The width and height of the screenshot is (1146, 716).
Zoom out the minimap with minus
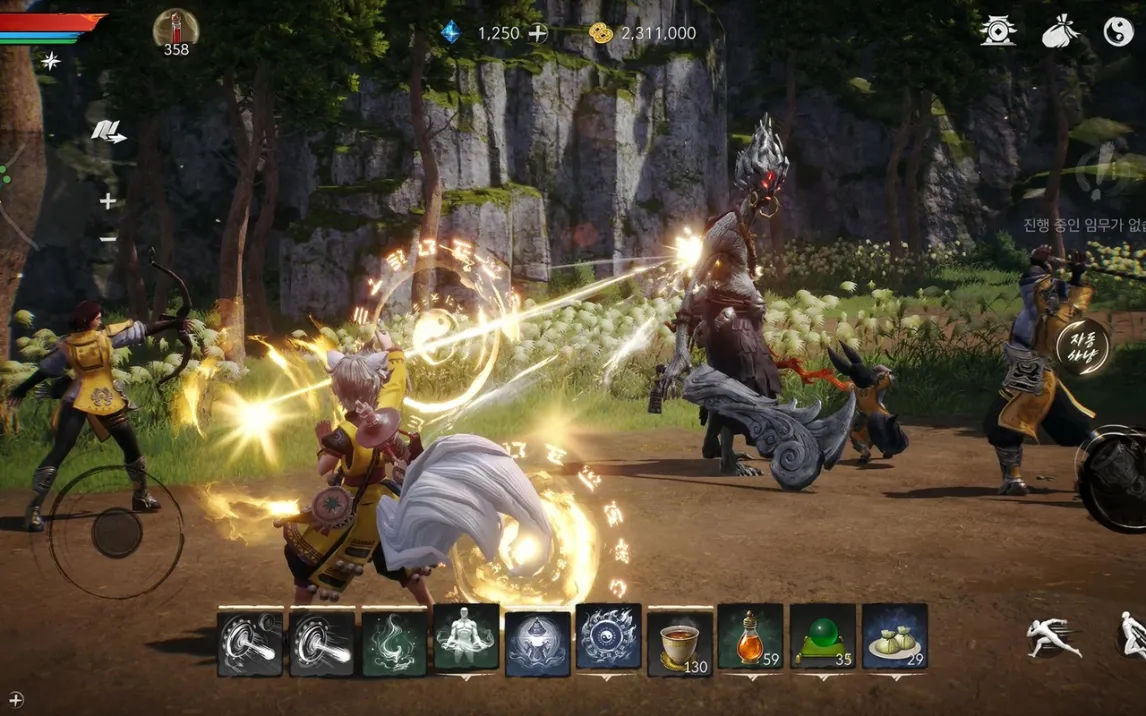click(x=108, y=239)
